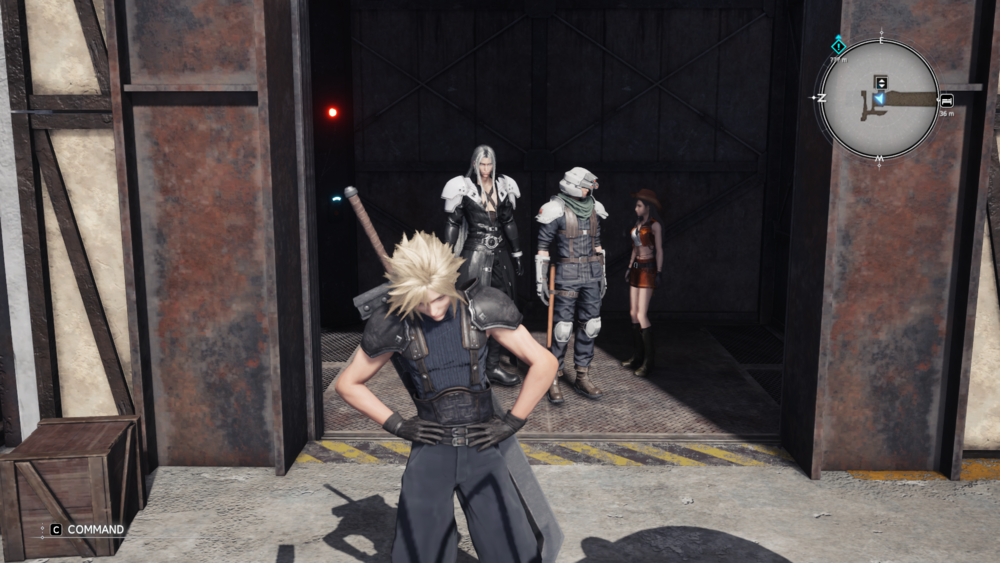Select the elevator arrows icon on minimap
This screenshot has width=1000, height=563.
(881, 82)
